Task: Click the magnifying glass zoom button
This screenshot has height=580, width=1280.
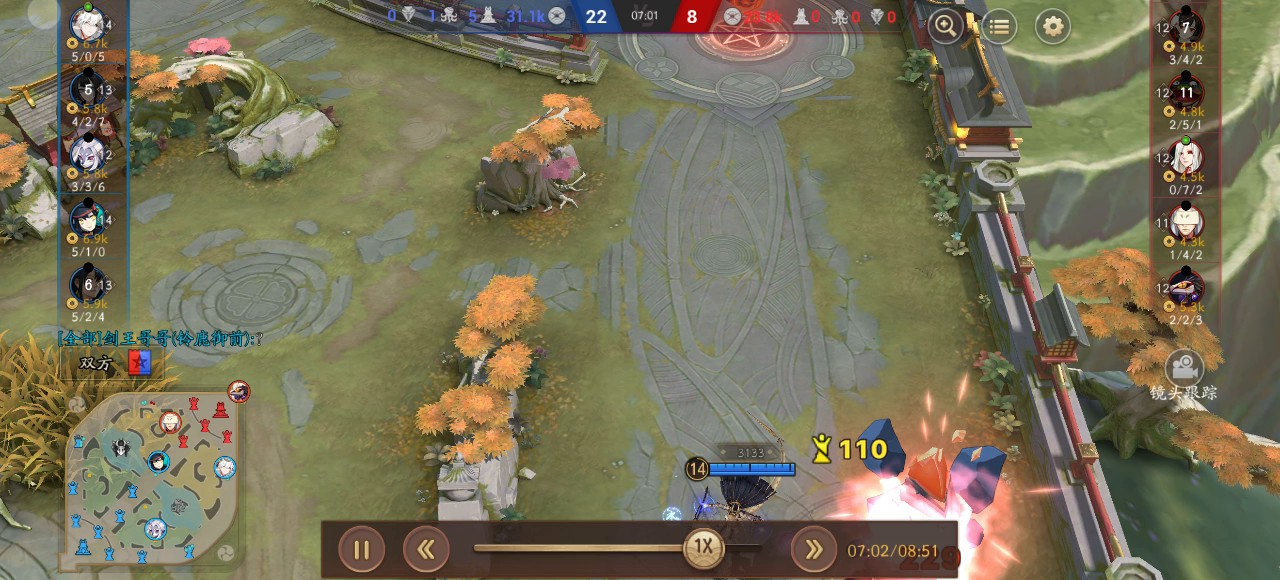Action: point(945,27)
